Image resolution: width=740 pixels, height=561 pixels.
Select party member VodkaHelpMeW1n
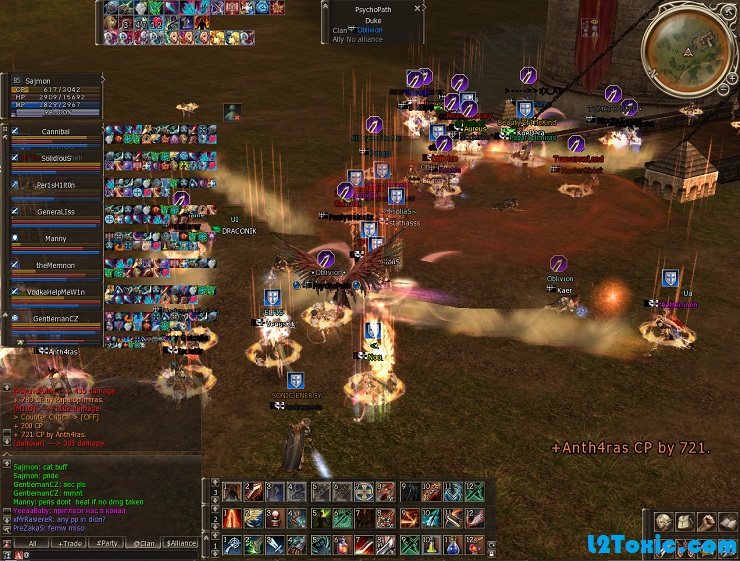coord(56,292)
